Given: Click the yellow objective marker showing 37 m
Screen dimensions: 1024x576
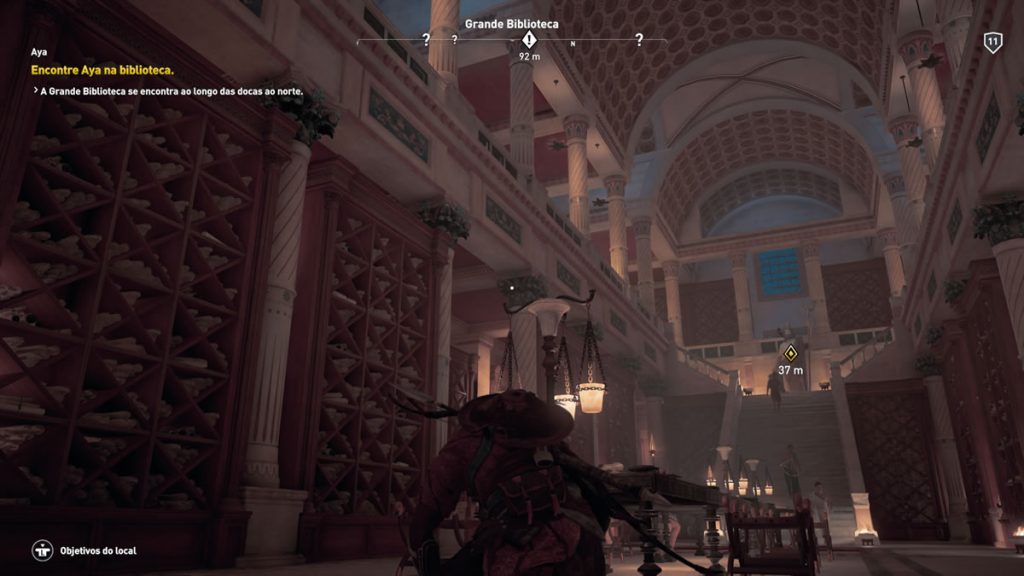Looking at the screenshot, I should point(791,352).
